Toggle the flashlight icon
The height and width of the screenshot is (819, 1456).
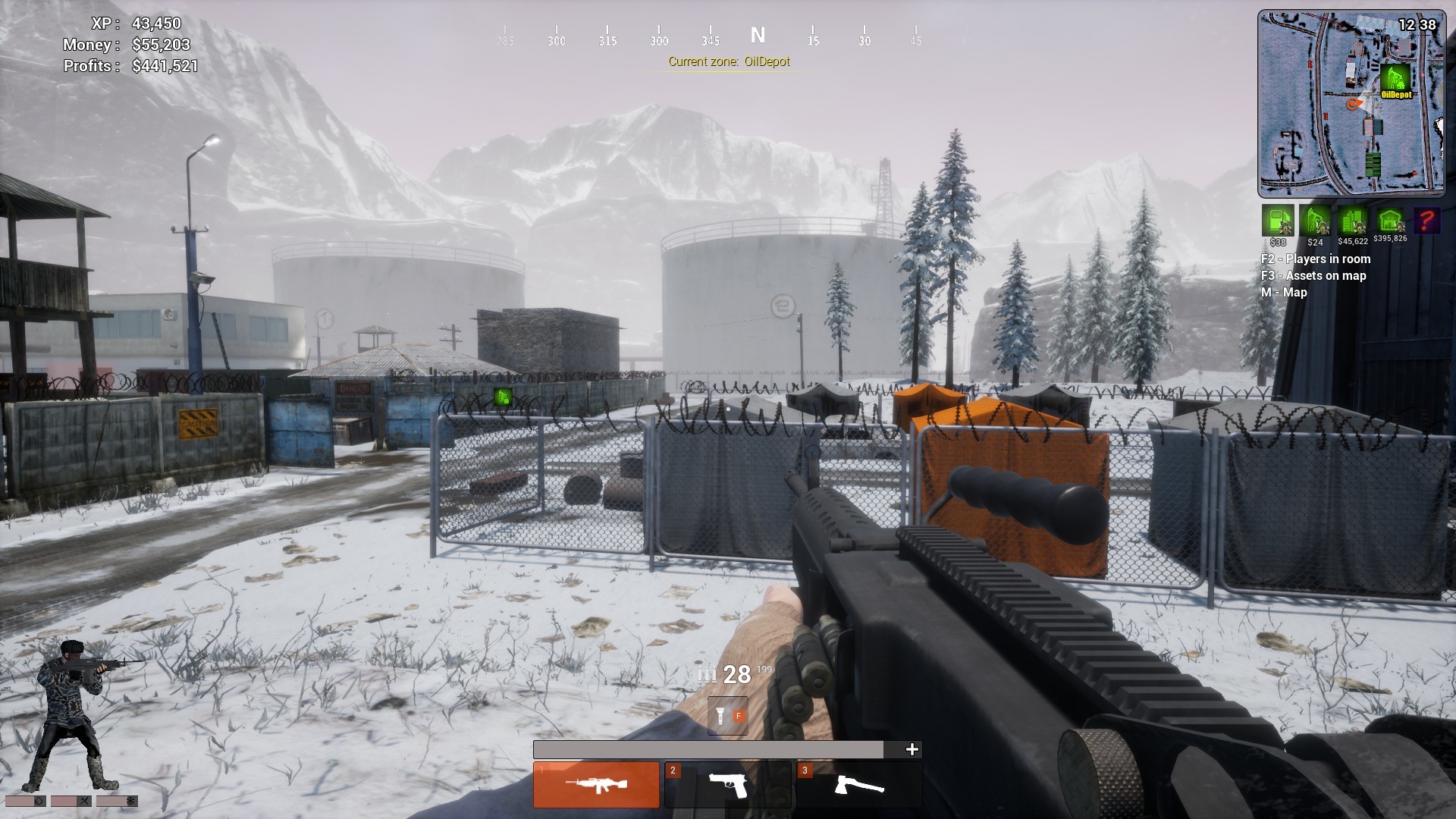[727, 716]
